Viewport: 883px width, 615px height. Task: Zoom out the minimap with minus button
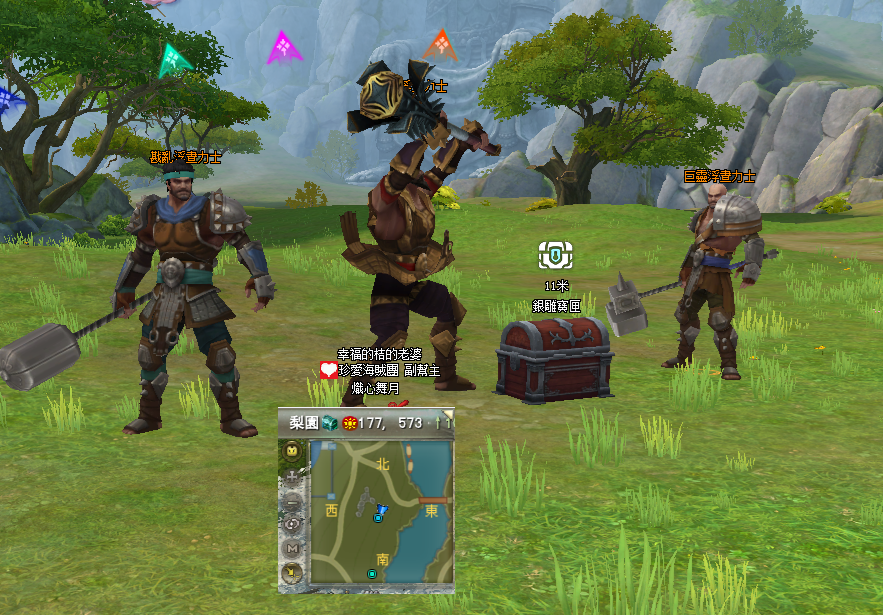coord(292,500)
